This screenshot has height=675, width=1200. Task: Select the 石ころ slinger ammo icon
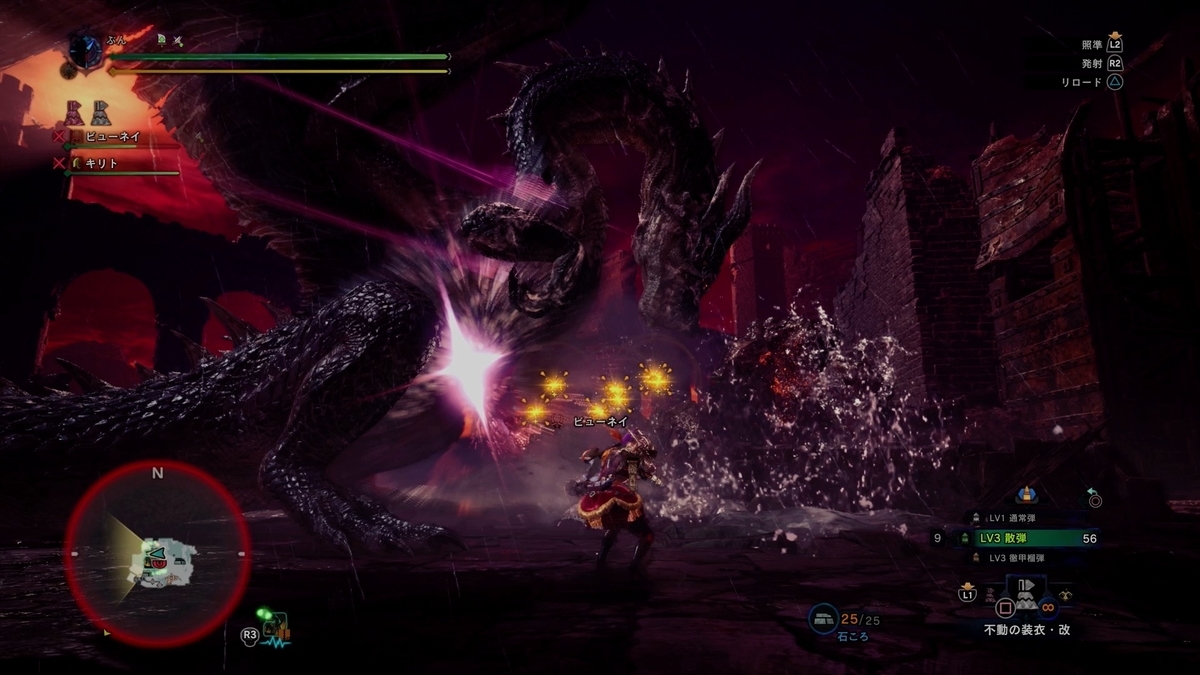pyautogui.click(x=824, y=620)
